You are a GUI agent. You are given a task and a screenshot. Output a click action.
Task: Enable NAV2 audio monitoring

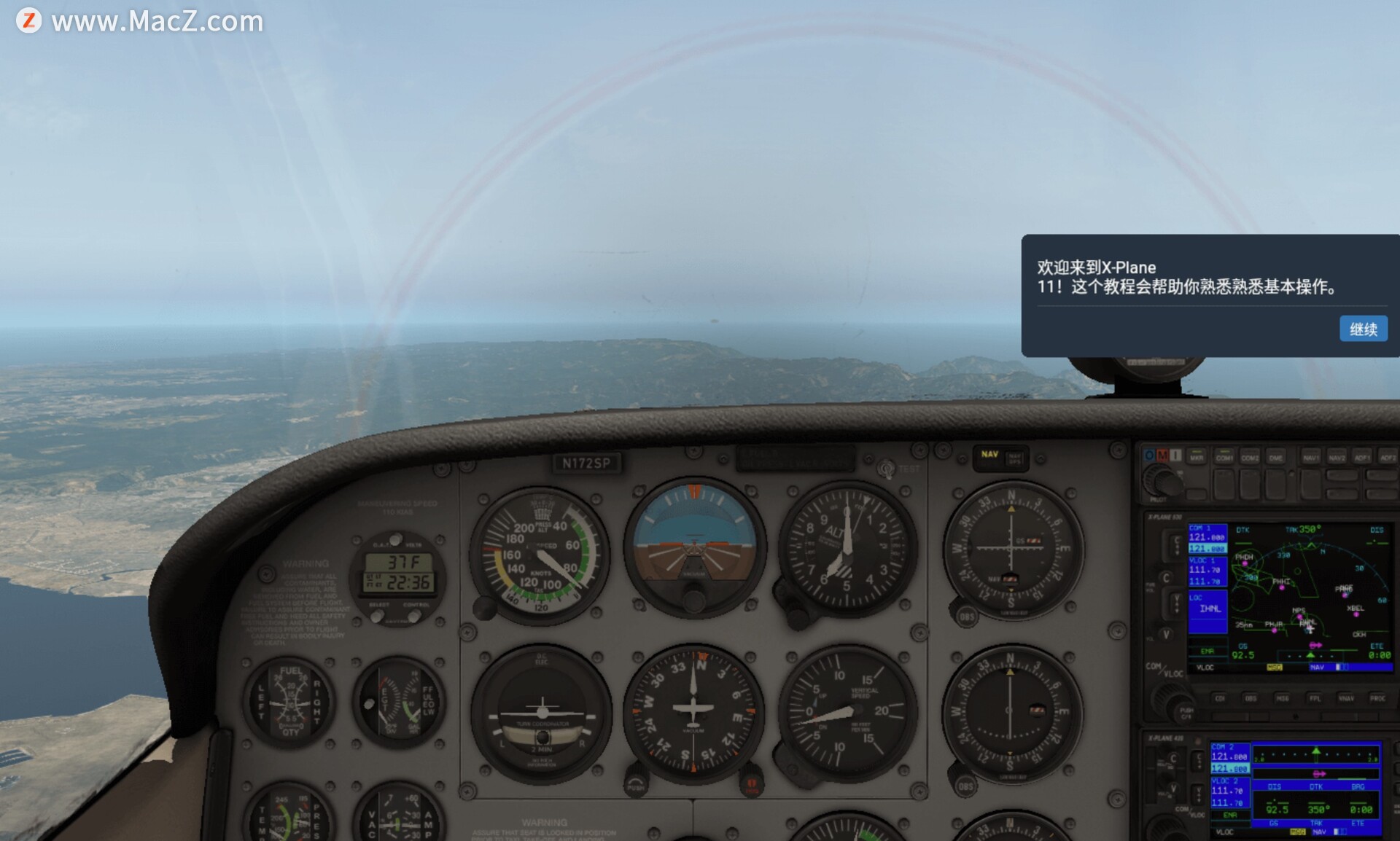(x=1337, y=457)
